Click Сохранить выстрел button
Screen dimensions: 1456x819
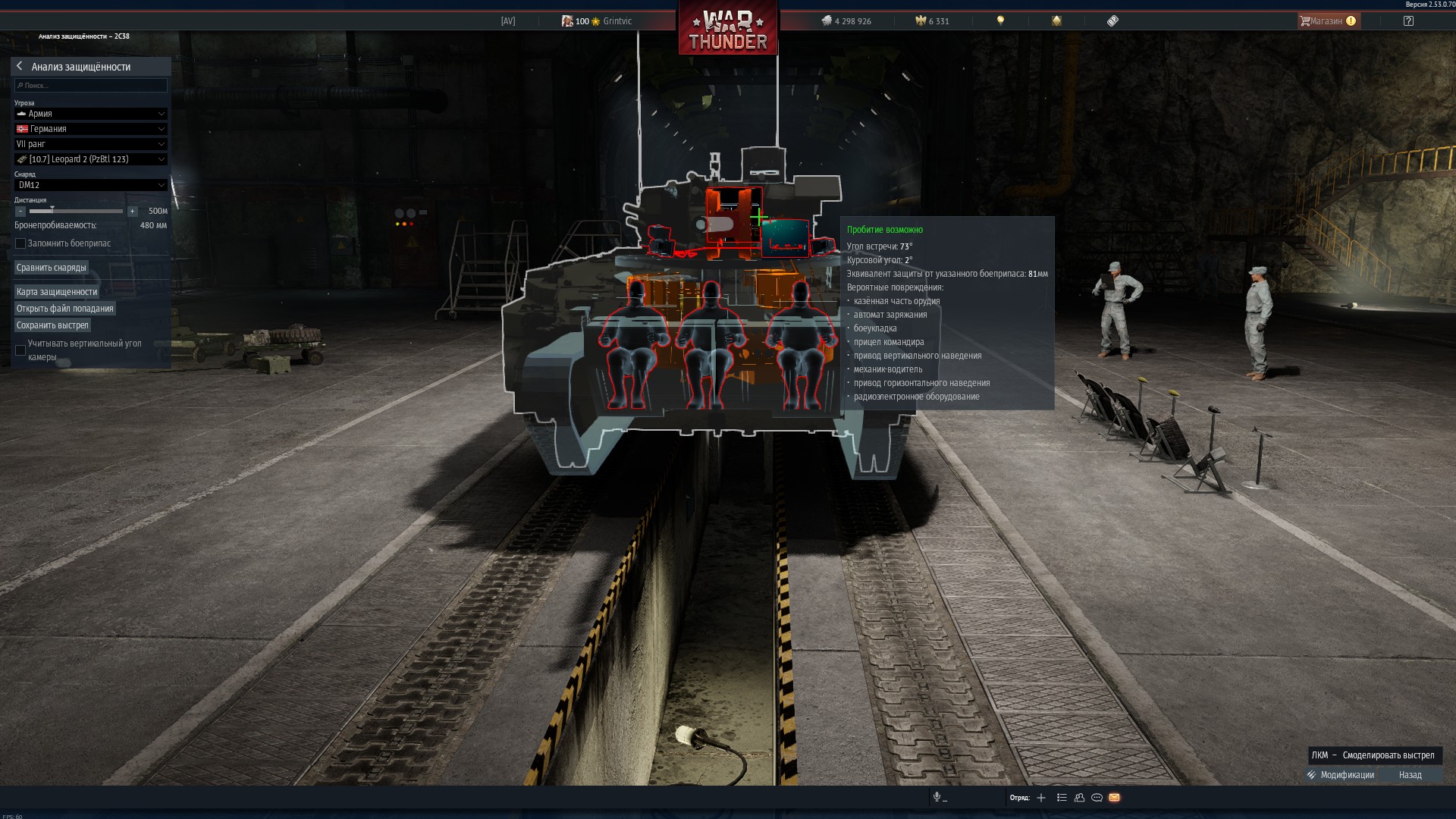(52, 325)
